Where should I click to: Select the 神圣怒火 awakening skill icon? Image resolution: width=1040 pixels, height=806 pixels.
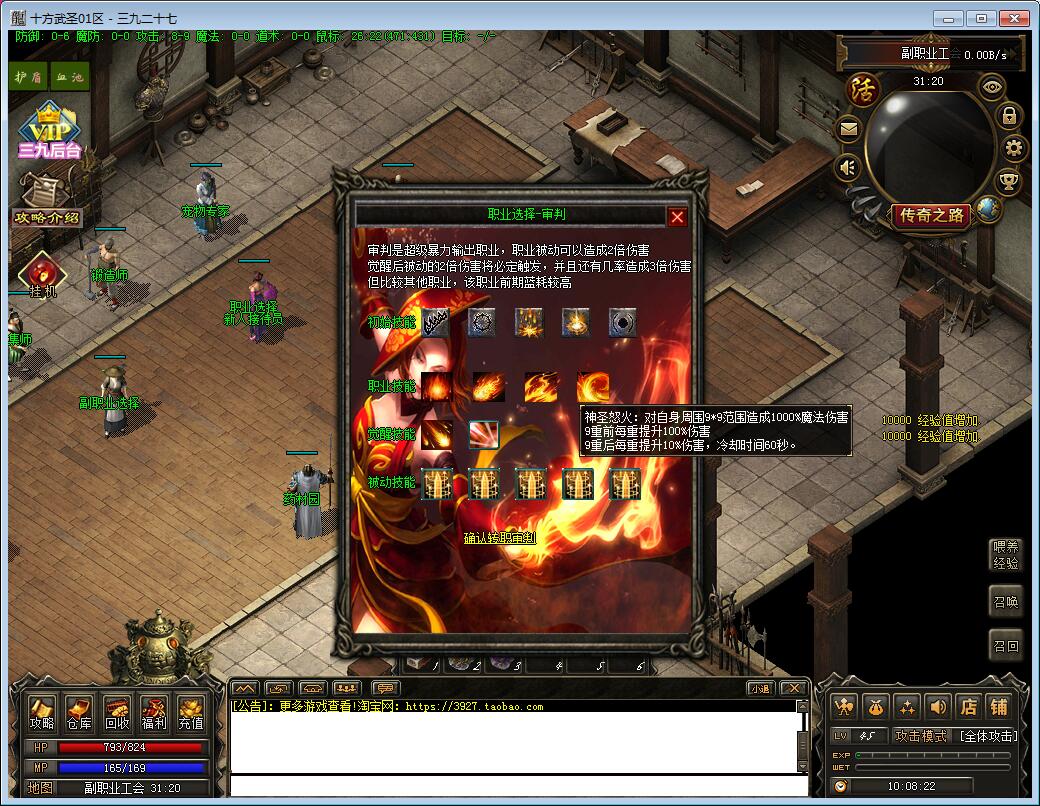tap(484, 434)
